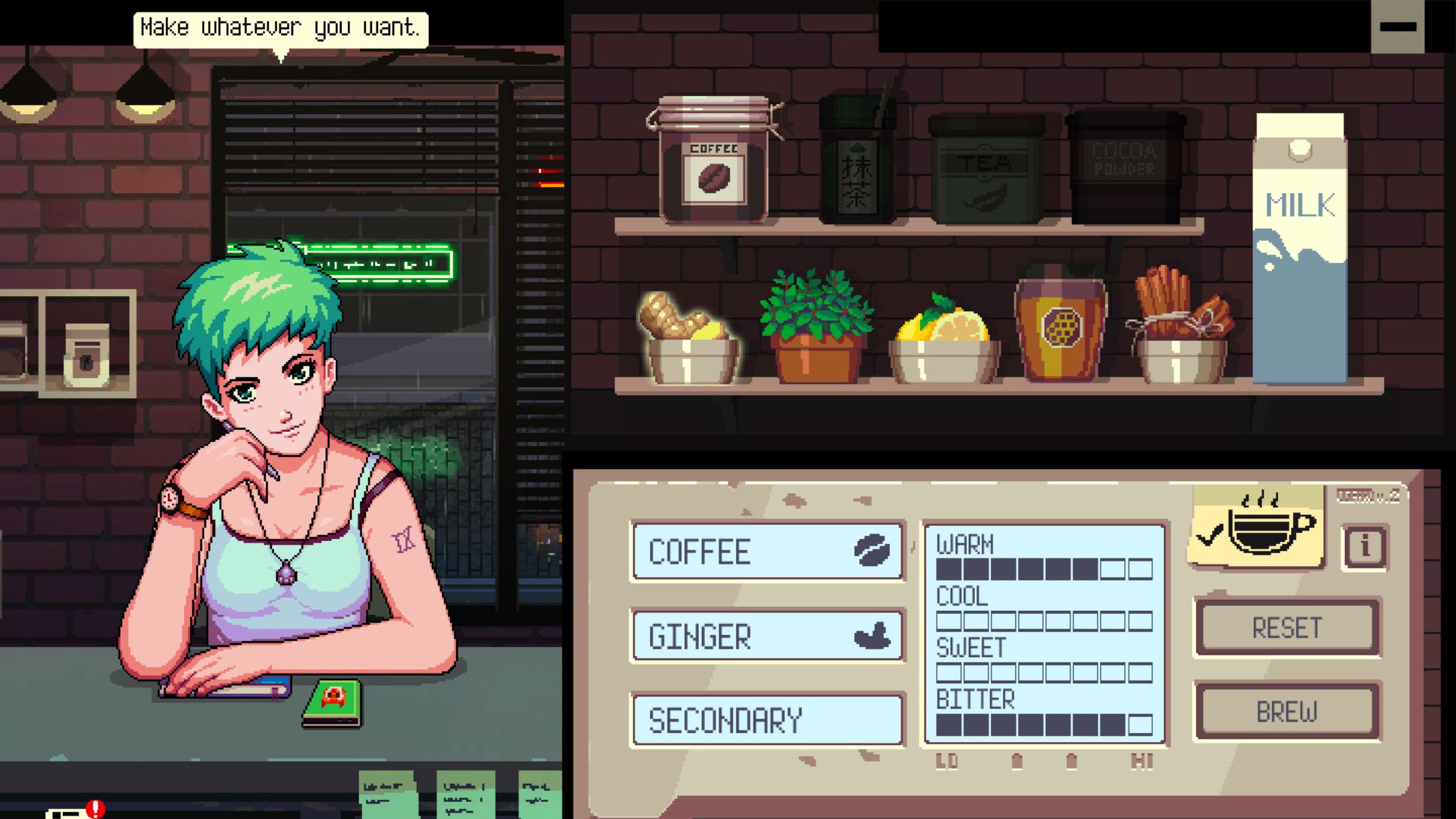The image size is (1456, 819).
Task: Choose the empty SECONDARY ingredient slot
Action: pos(767,720)
